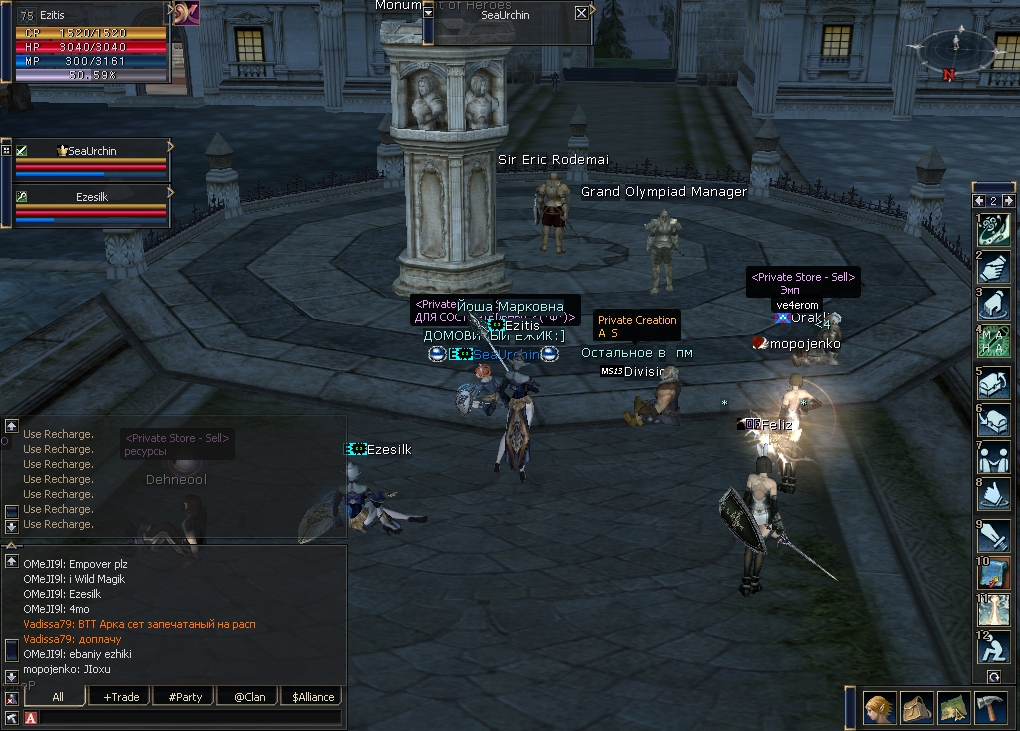Use the scroll item in hotbar slot 10
This screenshot has height=731, width=1020.
(993, 573)
